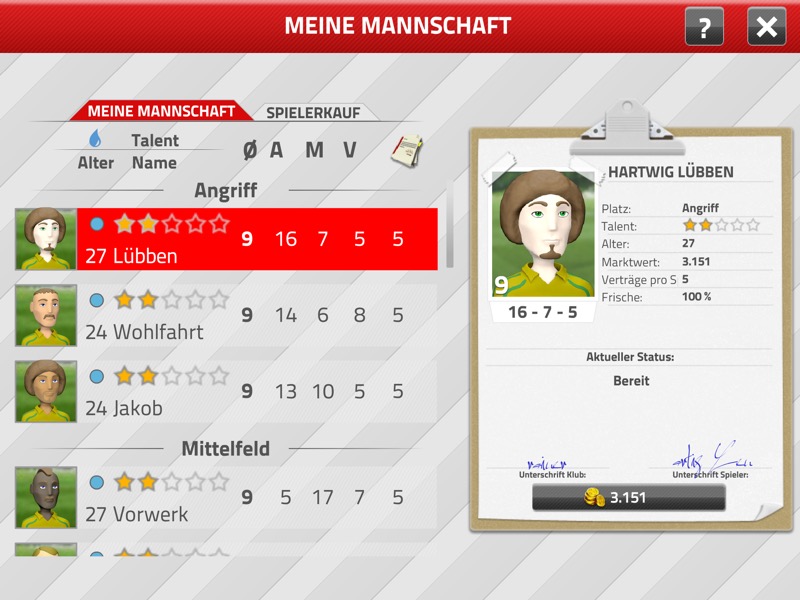Switch to the Spielerkauf tab
800x600 pixels.
pyautogui.click(x=313, y=112)
